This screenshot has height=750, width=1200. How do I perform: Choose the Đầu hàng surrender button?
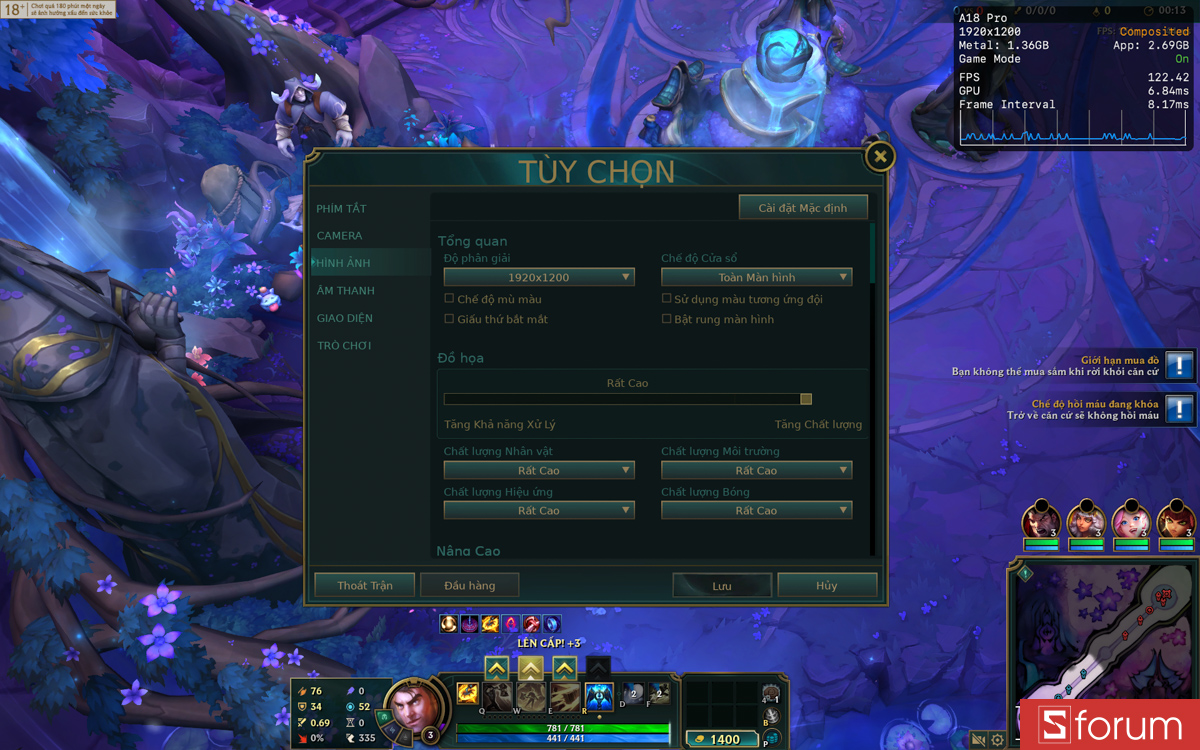pos(470,586)
